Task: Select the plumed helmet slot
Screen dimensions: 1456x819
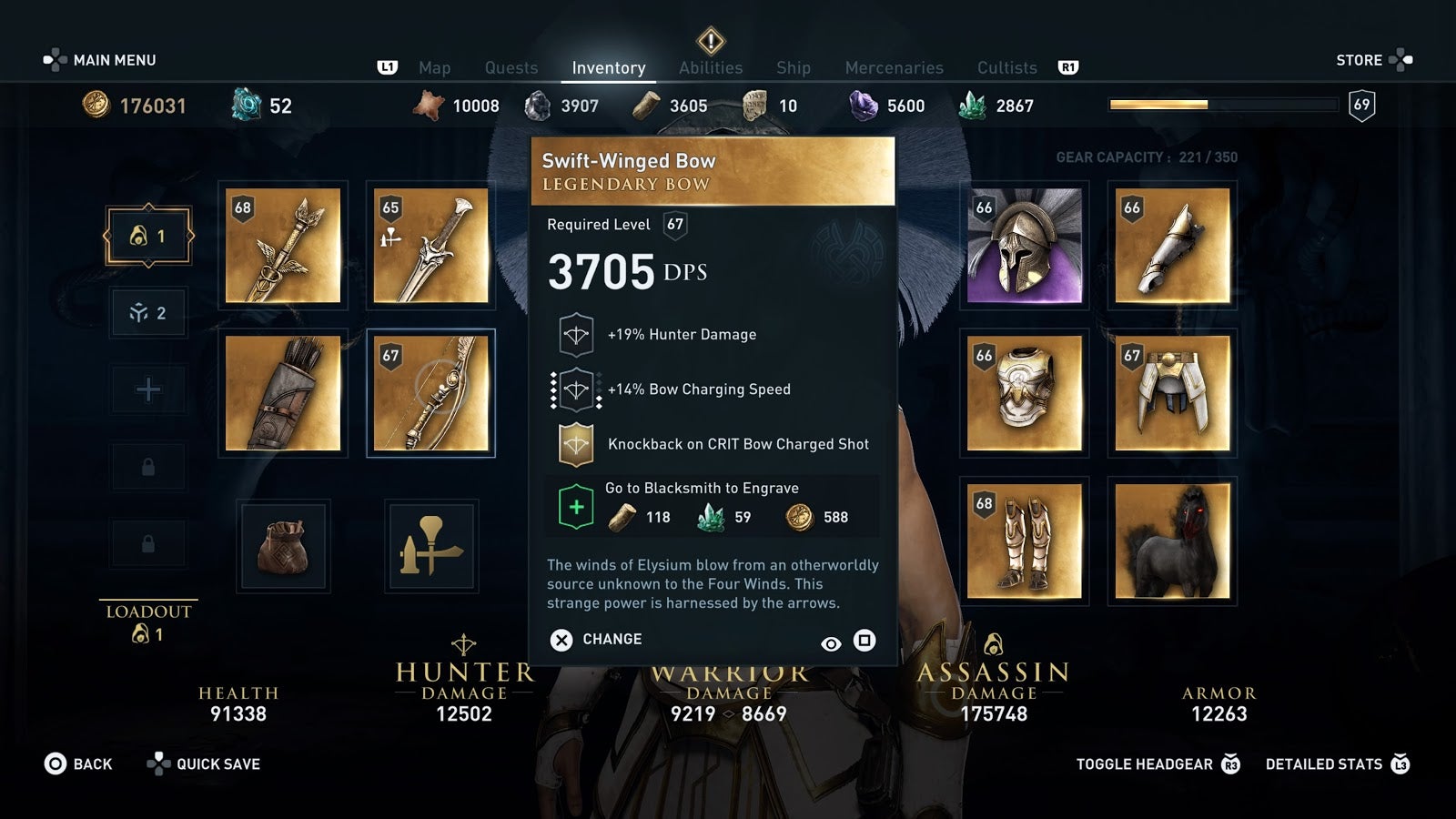Action: click(x=1025, y=246)
